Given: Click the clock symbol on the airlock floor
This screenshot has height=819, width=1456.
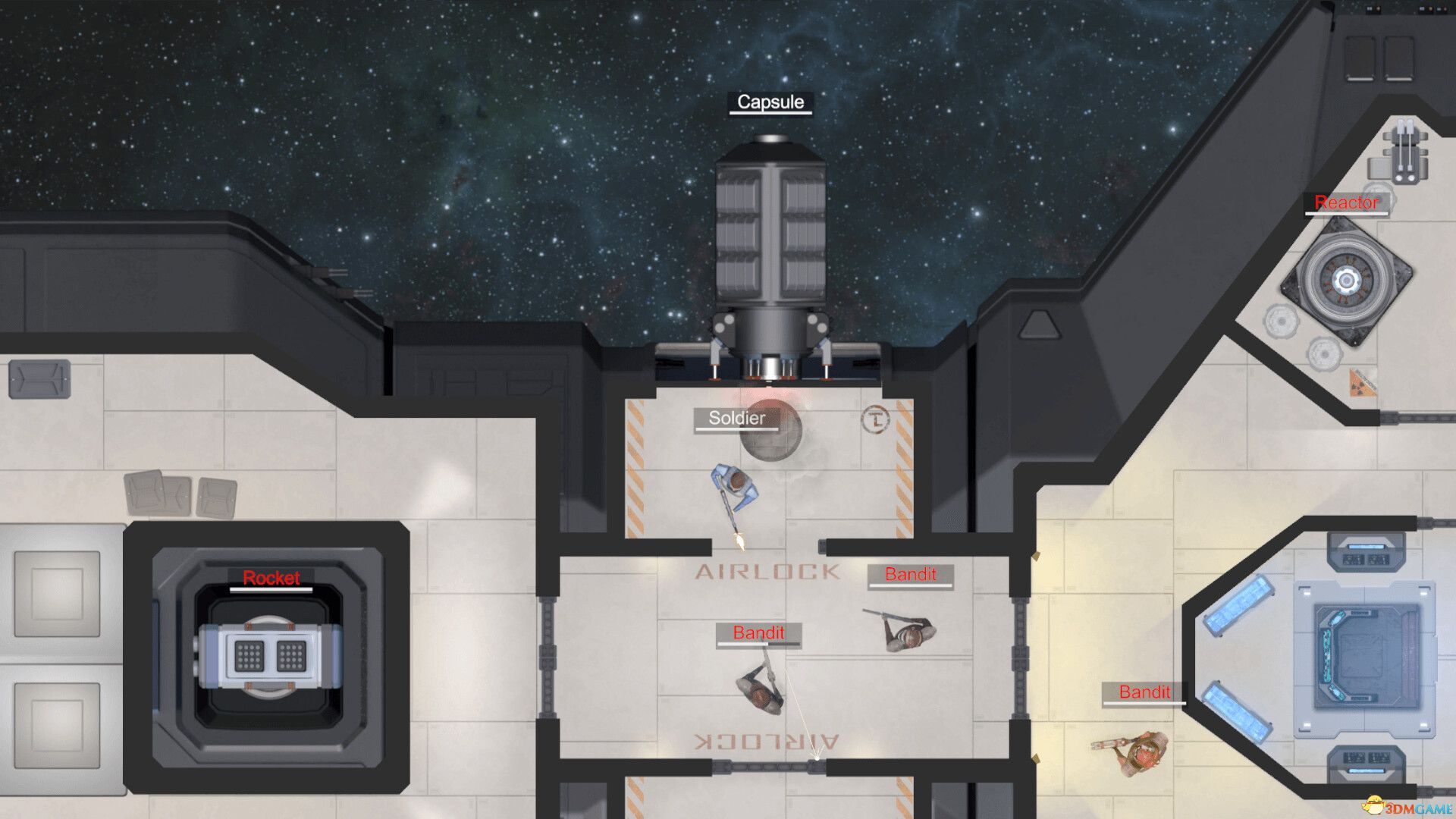Looking at the screenshot, I should (x=876, y=421).
